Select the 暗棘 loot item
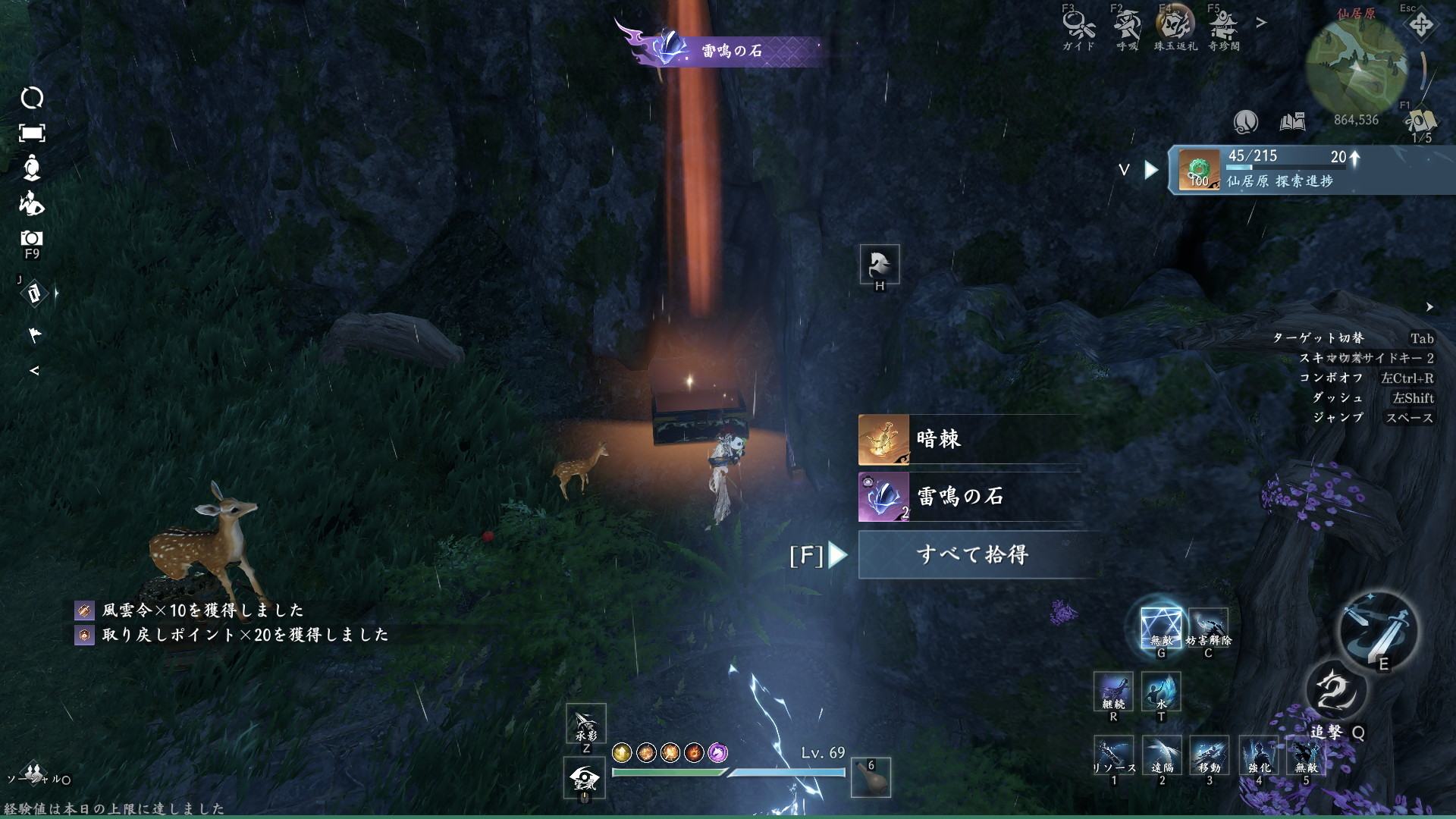The width and height of the screenshot is (1456, 819). pos(969,440)
